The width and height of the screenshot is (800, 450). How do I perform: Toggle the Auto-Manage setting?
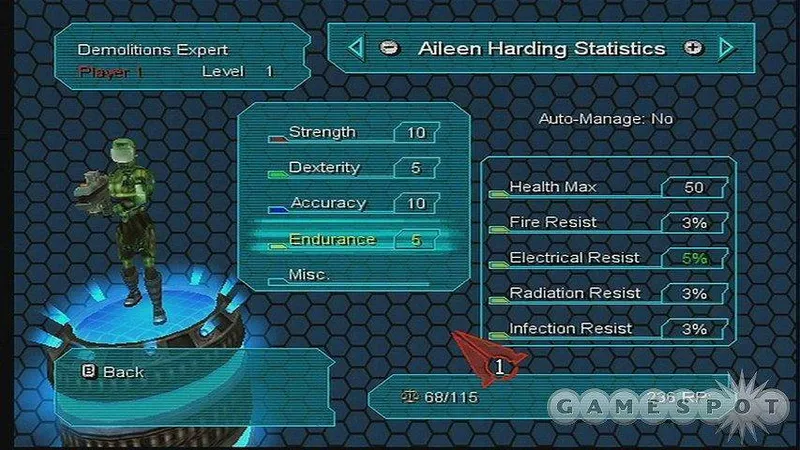point(606,118)
